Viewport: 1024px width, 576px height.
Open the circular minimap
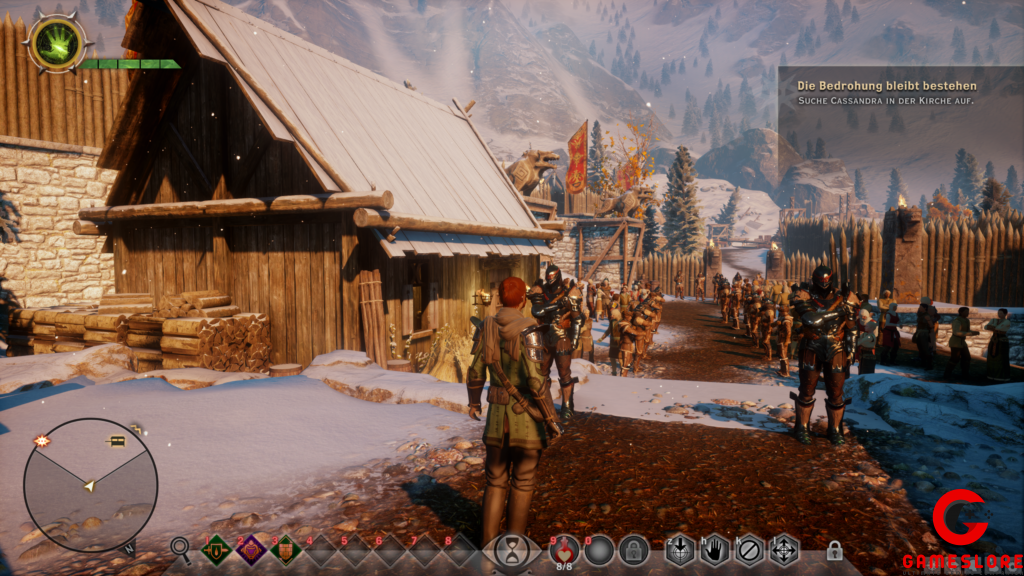(90, 485)
